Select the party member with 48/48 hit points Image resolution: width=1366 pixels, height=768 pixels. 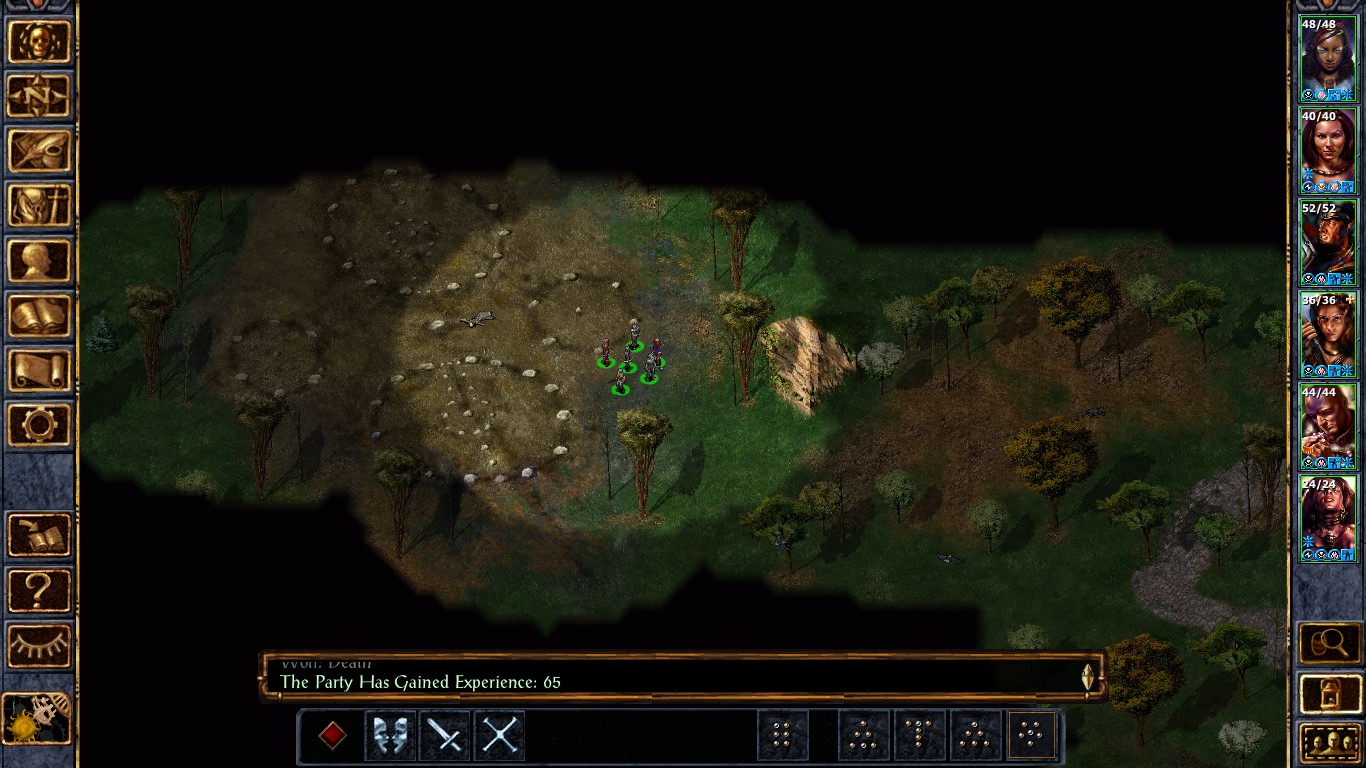pos(1327,58)
